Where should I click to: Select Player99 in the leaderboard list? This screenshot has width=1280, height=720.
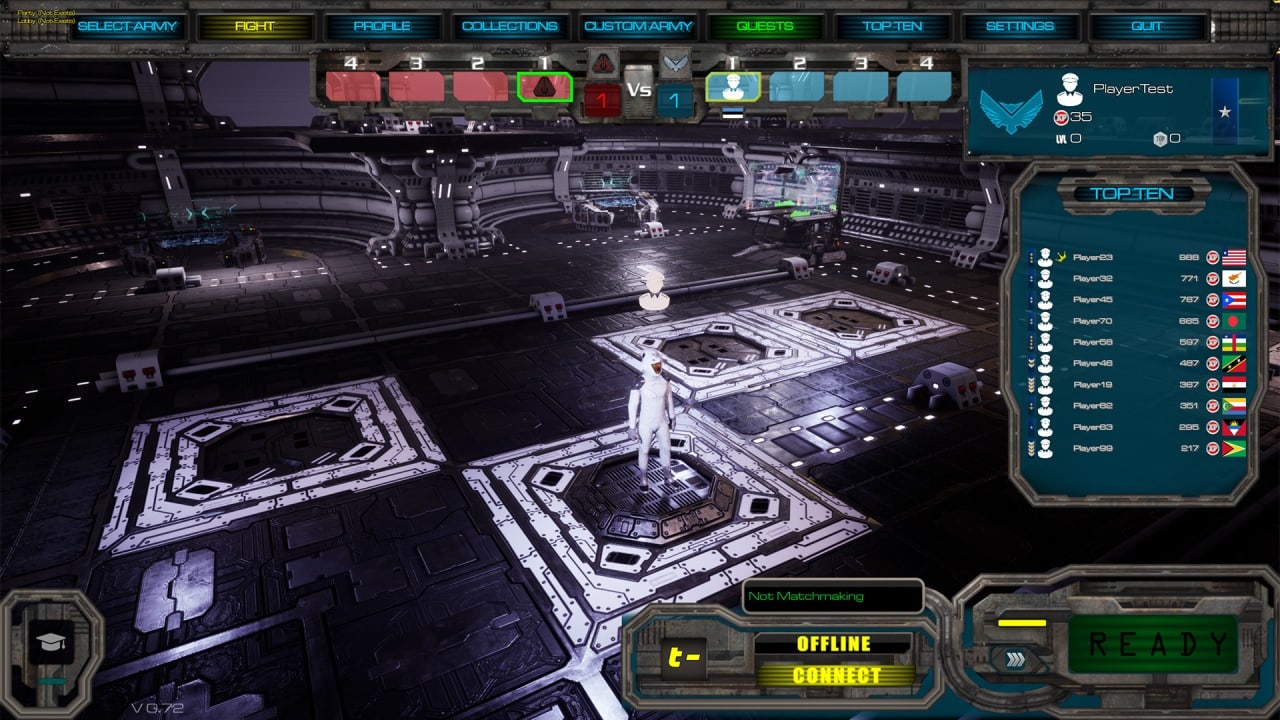pyautogui.click(x=1092, y=448)
